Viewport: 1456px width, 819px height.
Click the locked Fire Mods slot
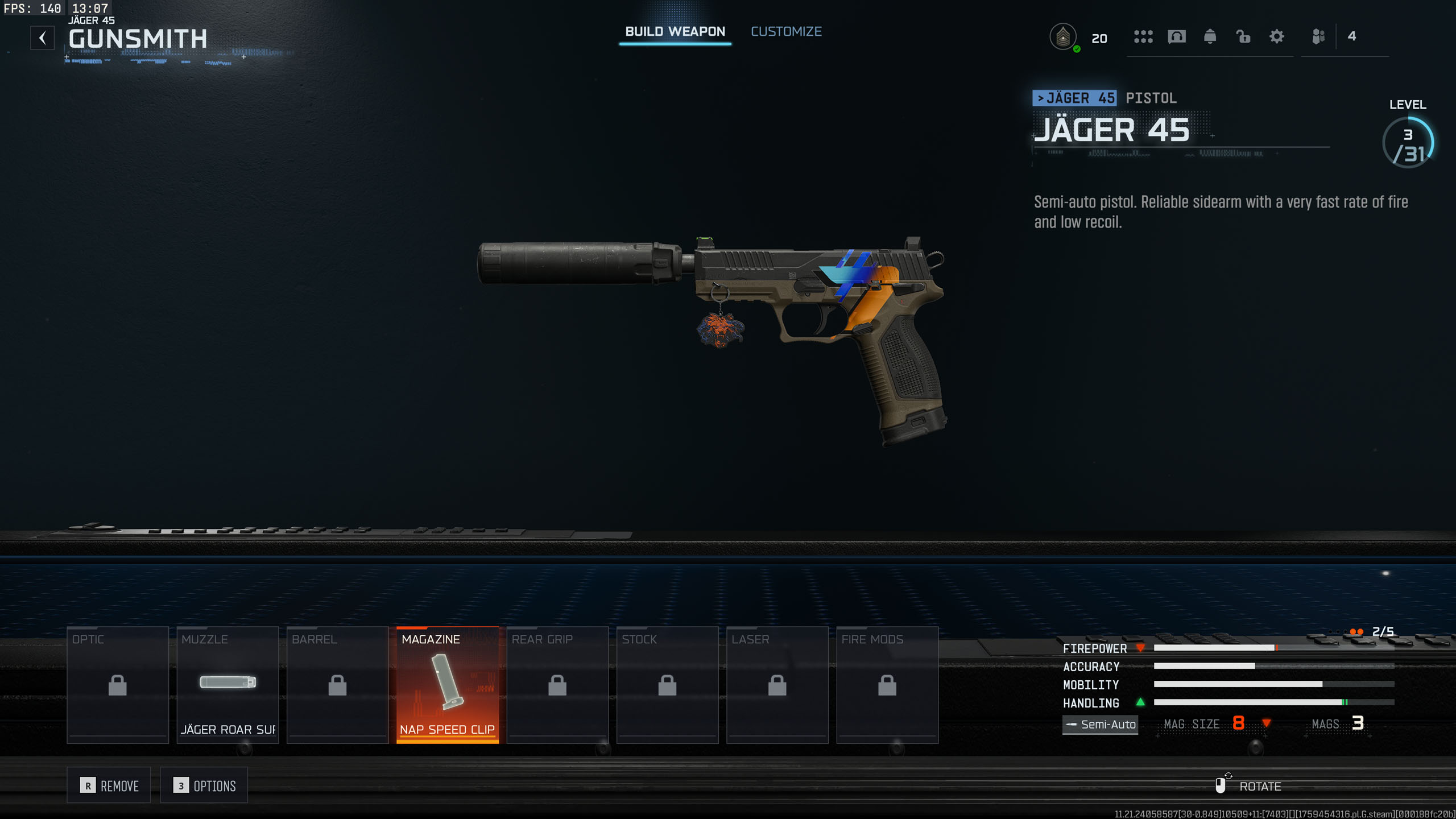click(x=887, y=685)
